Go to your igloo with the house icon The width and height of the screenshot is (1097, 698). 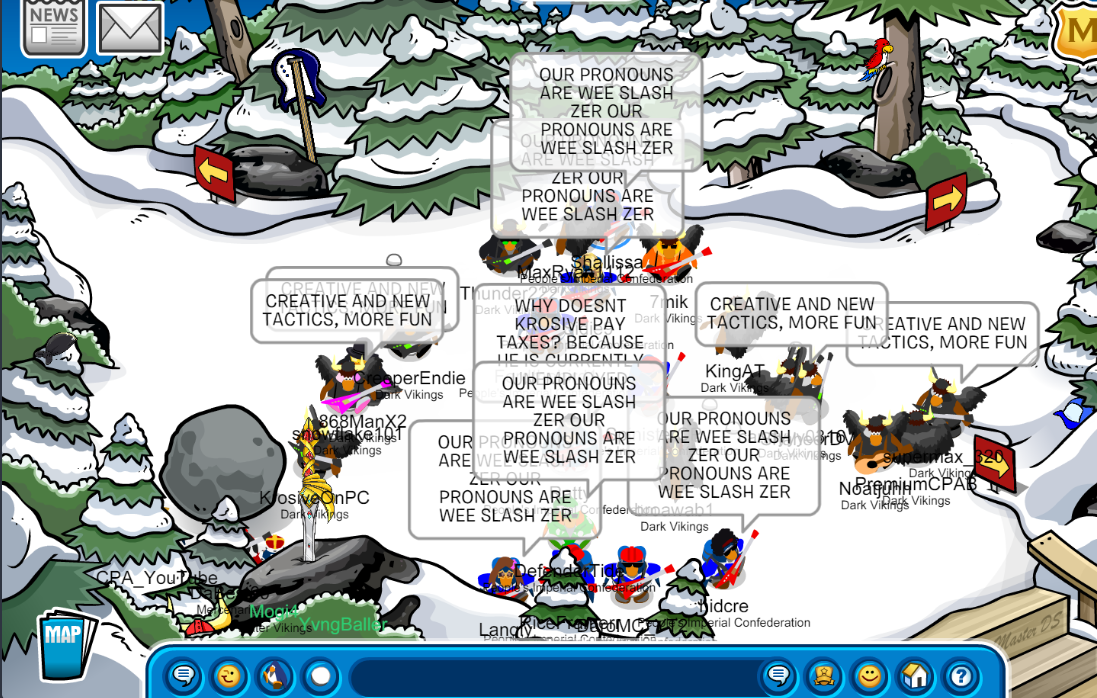[x=916, y=676]
